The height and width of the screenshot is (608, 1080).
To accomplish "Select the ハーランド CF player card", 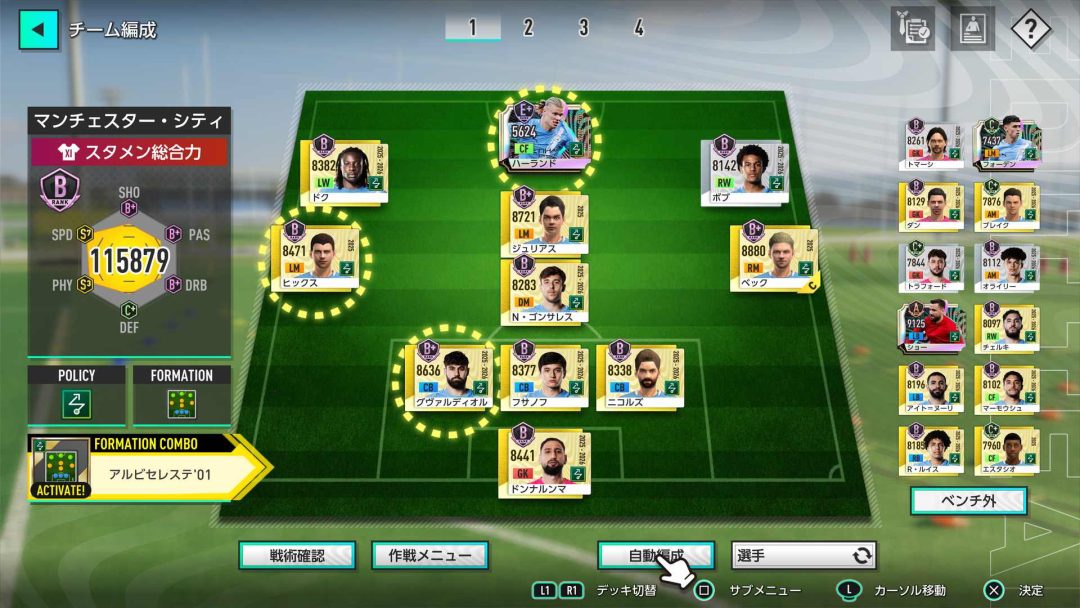I will [x=545, y=139].
